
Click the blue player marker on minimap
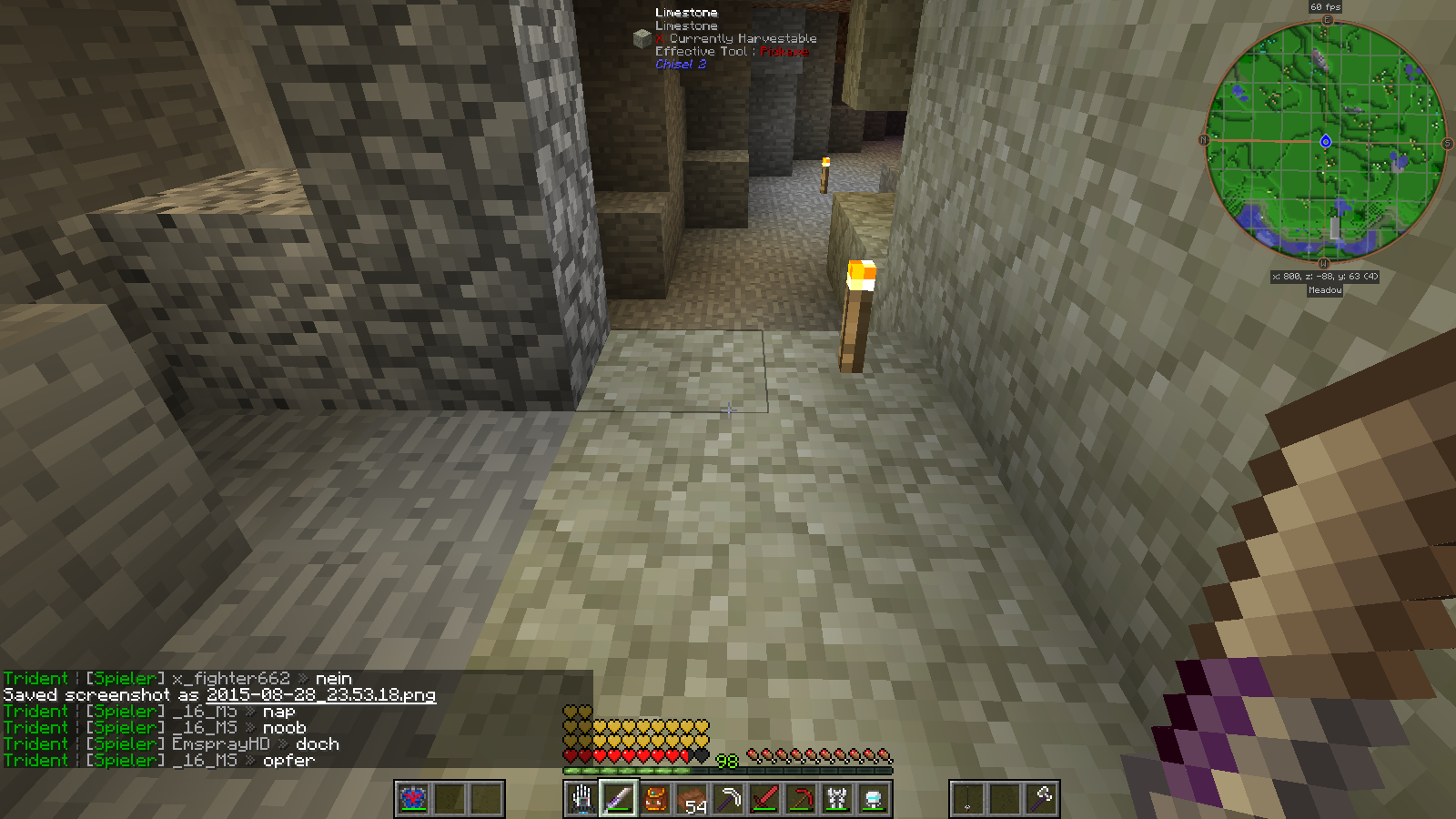1326,141
